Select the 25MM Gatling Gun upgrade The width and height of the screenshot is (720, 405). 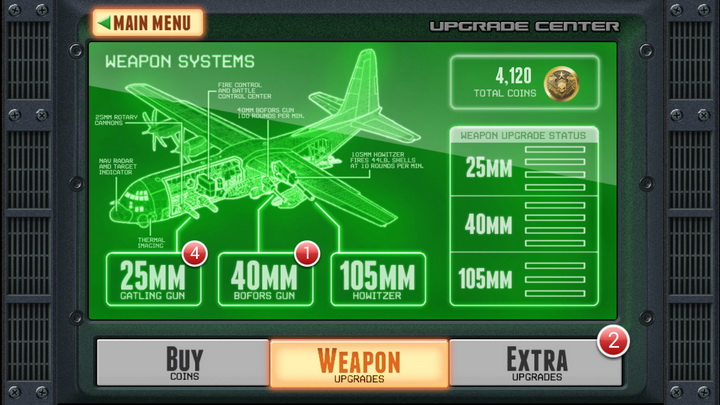pos(153,279)
